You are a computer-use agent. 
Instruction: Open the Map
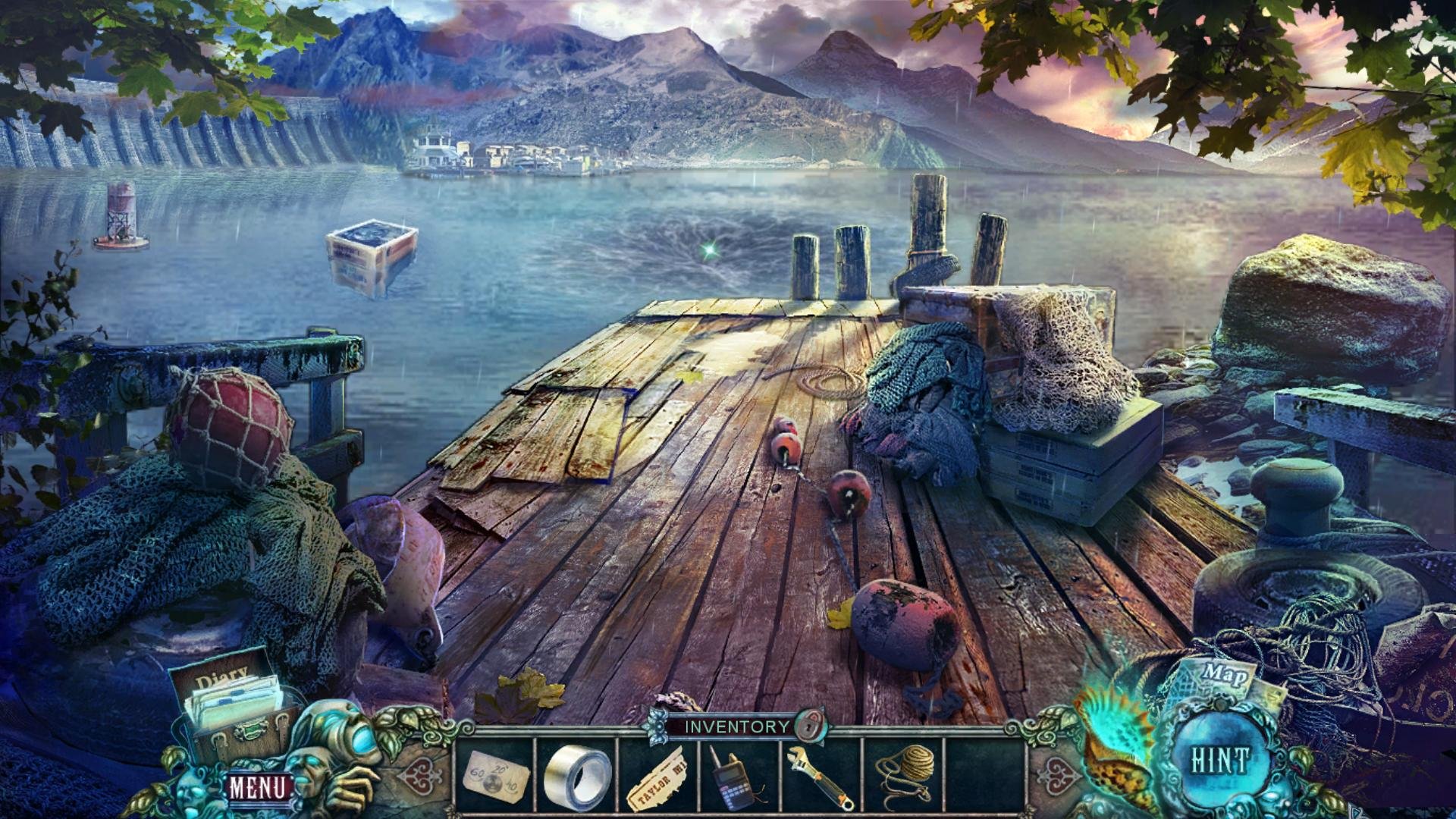(x=1223, y=676)
